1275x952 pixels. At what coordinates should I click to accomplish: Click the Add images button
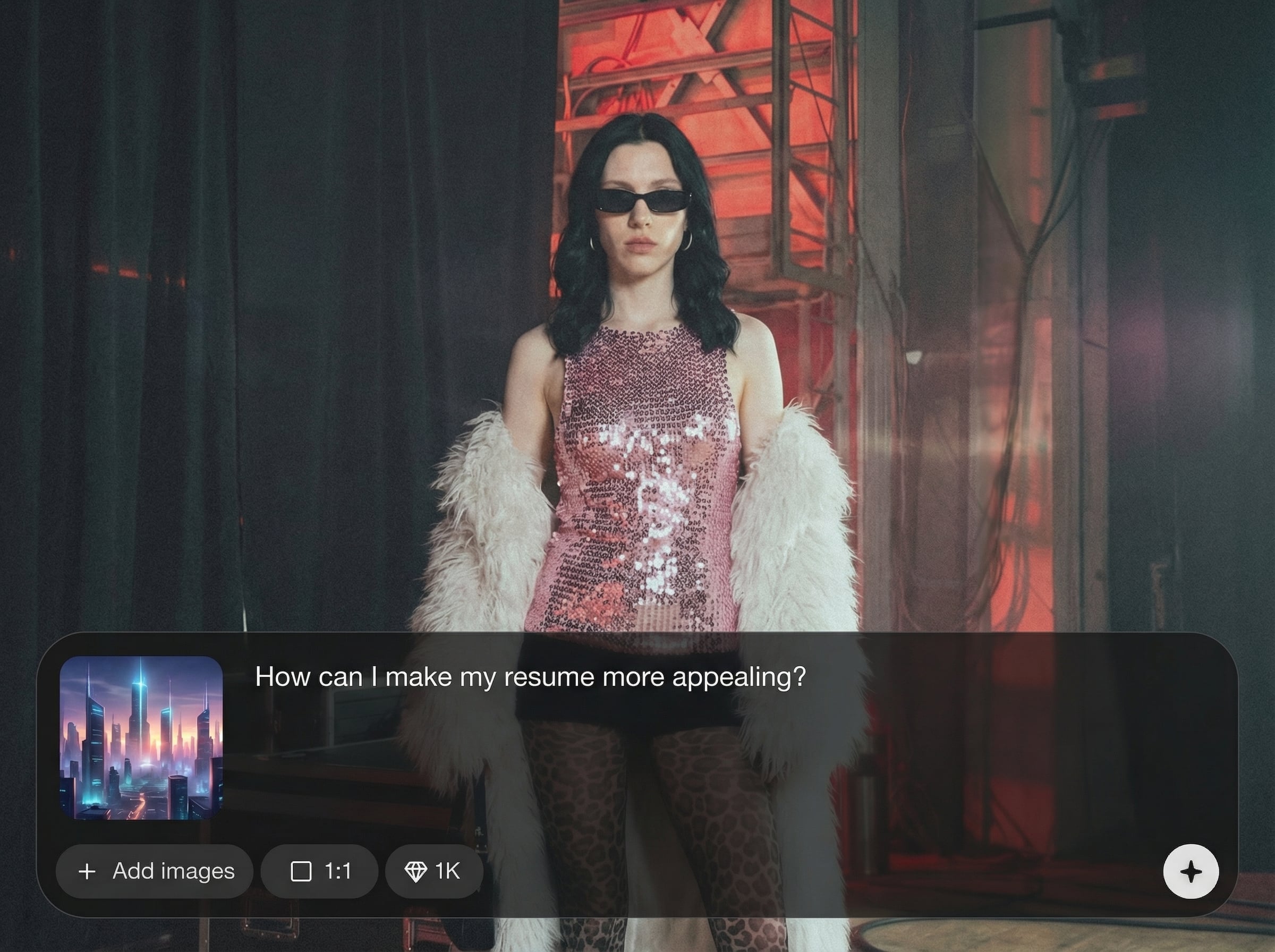[x=155, y=871]
